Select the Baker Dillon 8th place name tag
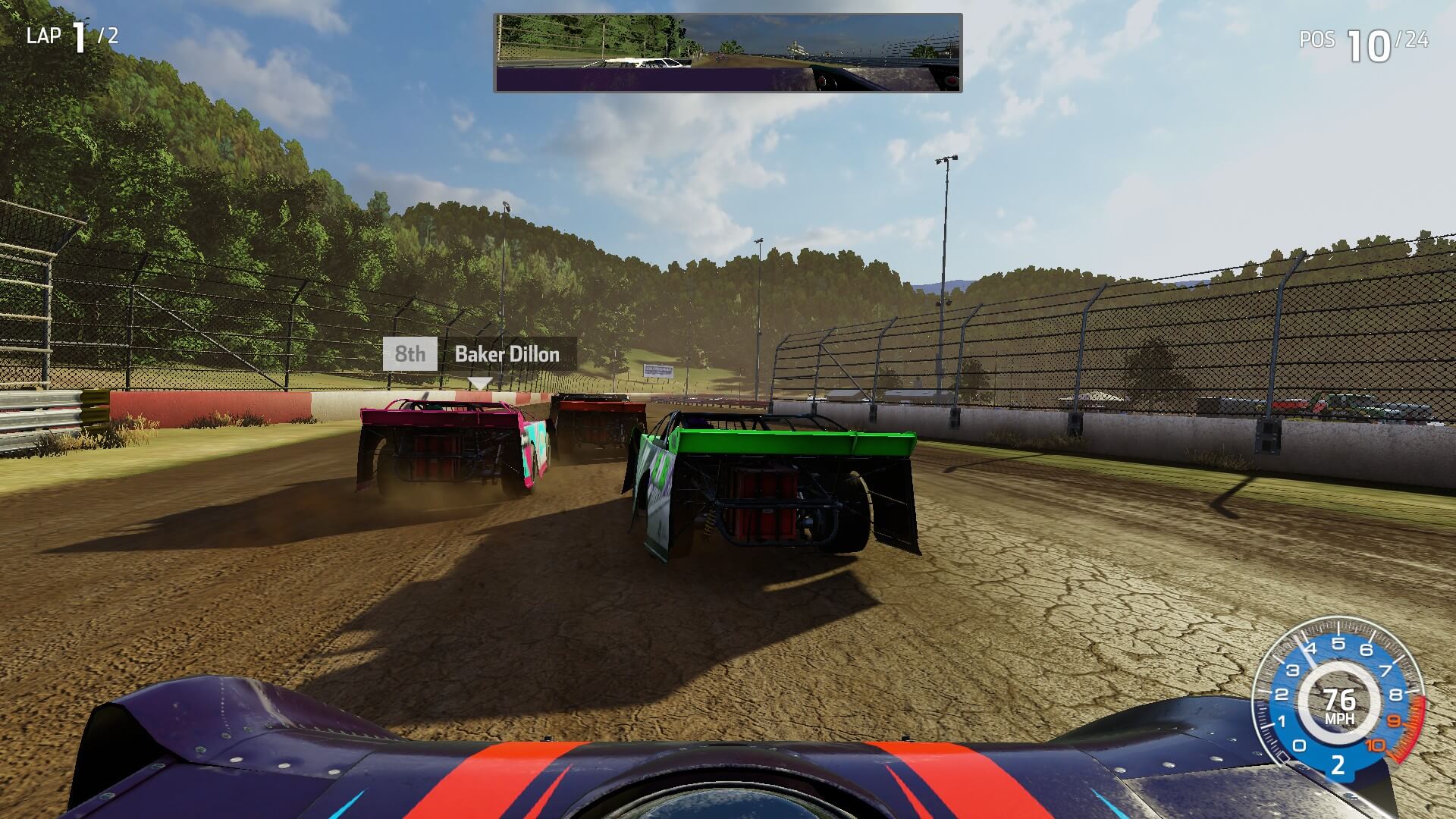The image size is (1456, 819). pyautogui.click(x=479, y=354)
